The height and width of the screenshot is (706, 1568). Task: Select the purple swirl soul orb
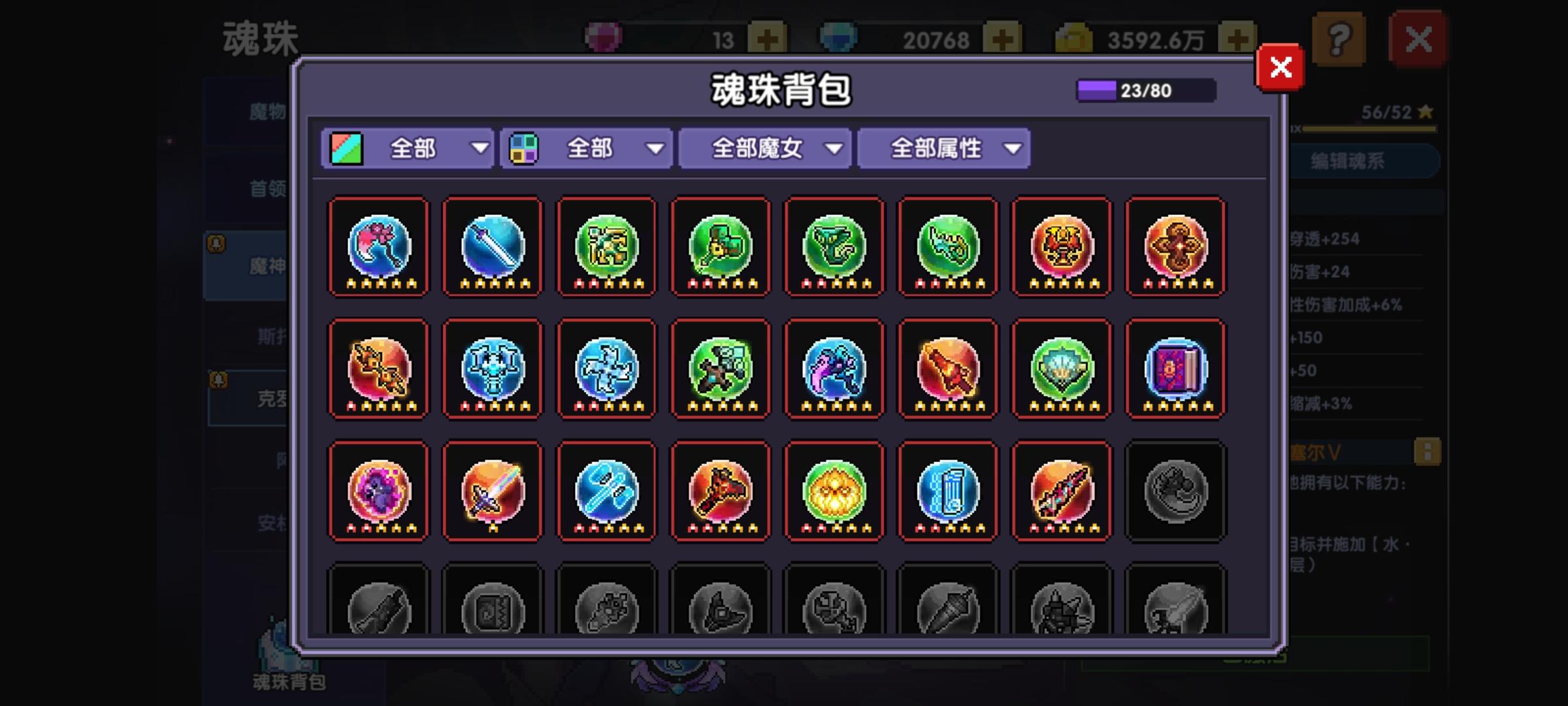(378, 491)
